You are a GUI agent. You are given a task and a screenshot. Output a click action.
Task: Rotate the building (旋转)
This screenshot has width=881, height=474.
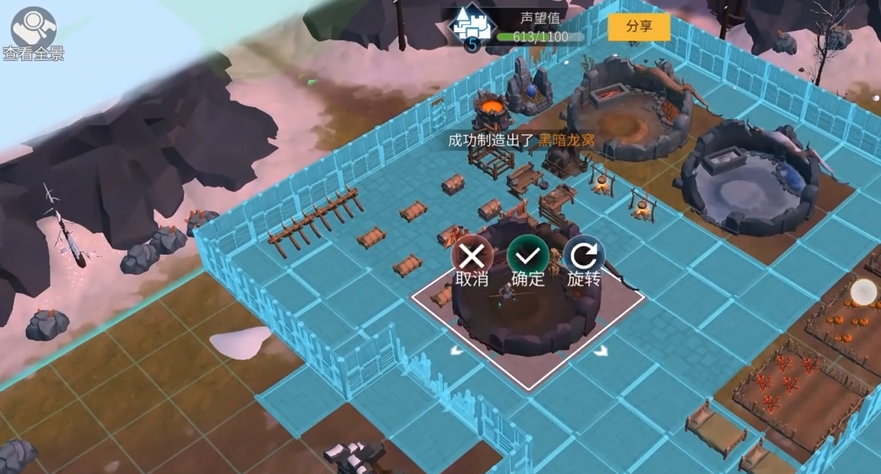click(583, 256)
